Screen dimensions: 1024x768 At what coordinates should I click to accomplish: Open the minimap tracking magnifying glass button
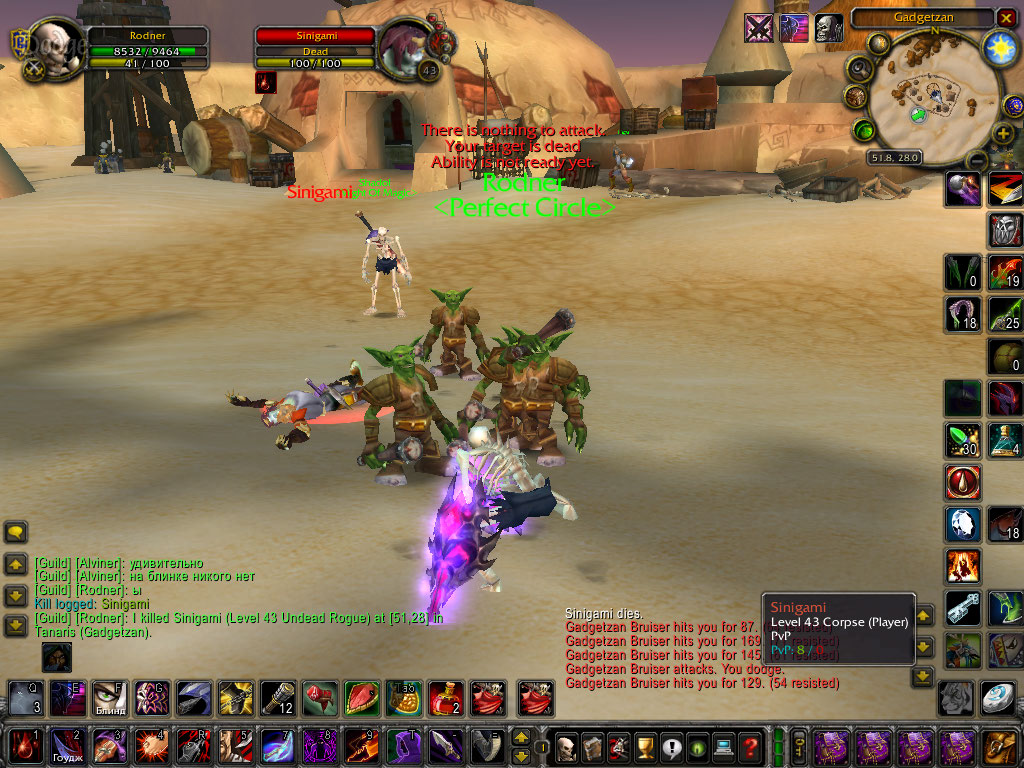[859, 68]
